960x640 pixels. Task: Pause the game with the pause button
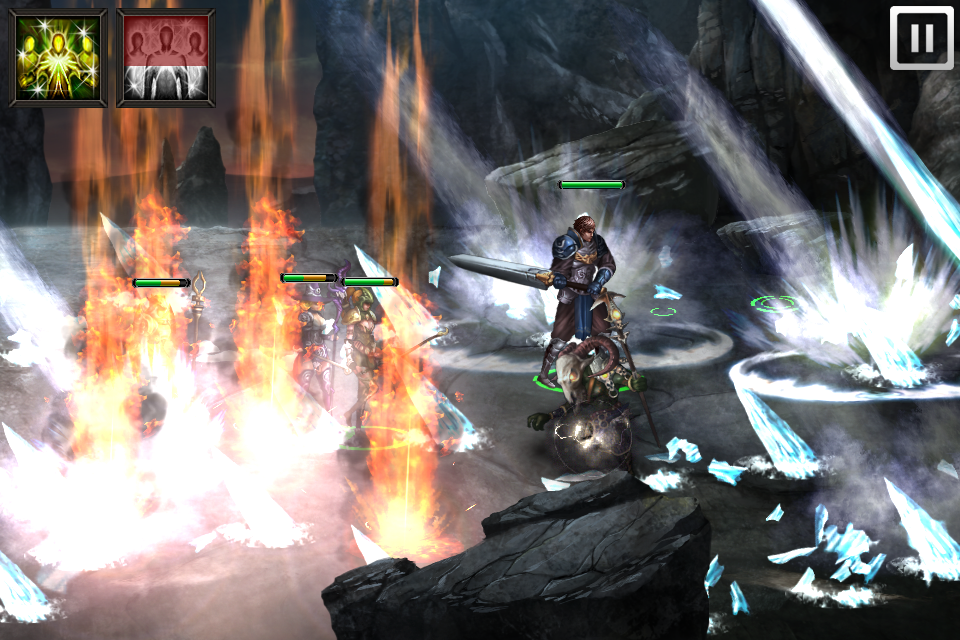tap(921, 39)
